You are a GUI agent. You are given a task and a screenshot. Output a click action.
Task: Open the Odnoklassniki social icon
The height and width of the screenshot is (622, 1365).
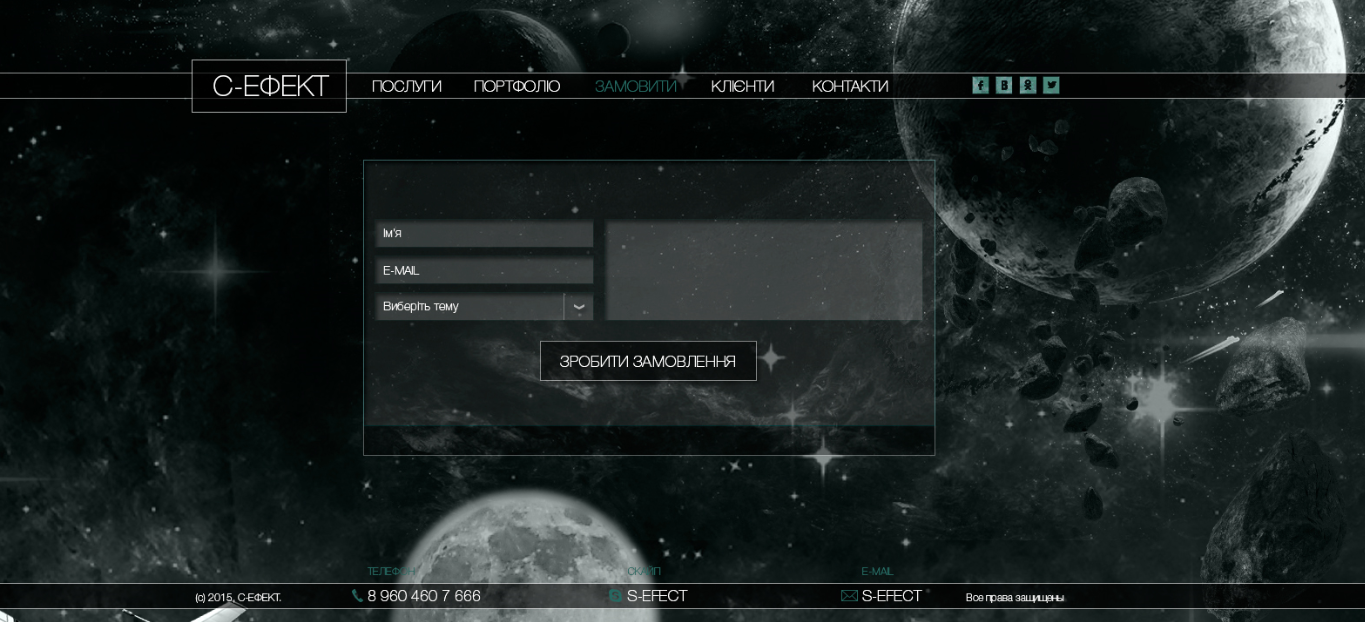pos(1028,85)
